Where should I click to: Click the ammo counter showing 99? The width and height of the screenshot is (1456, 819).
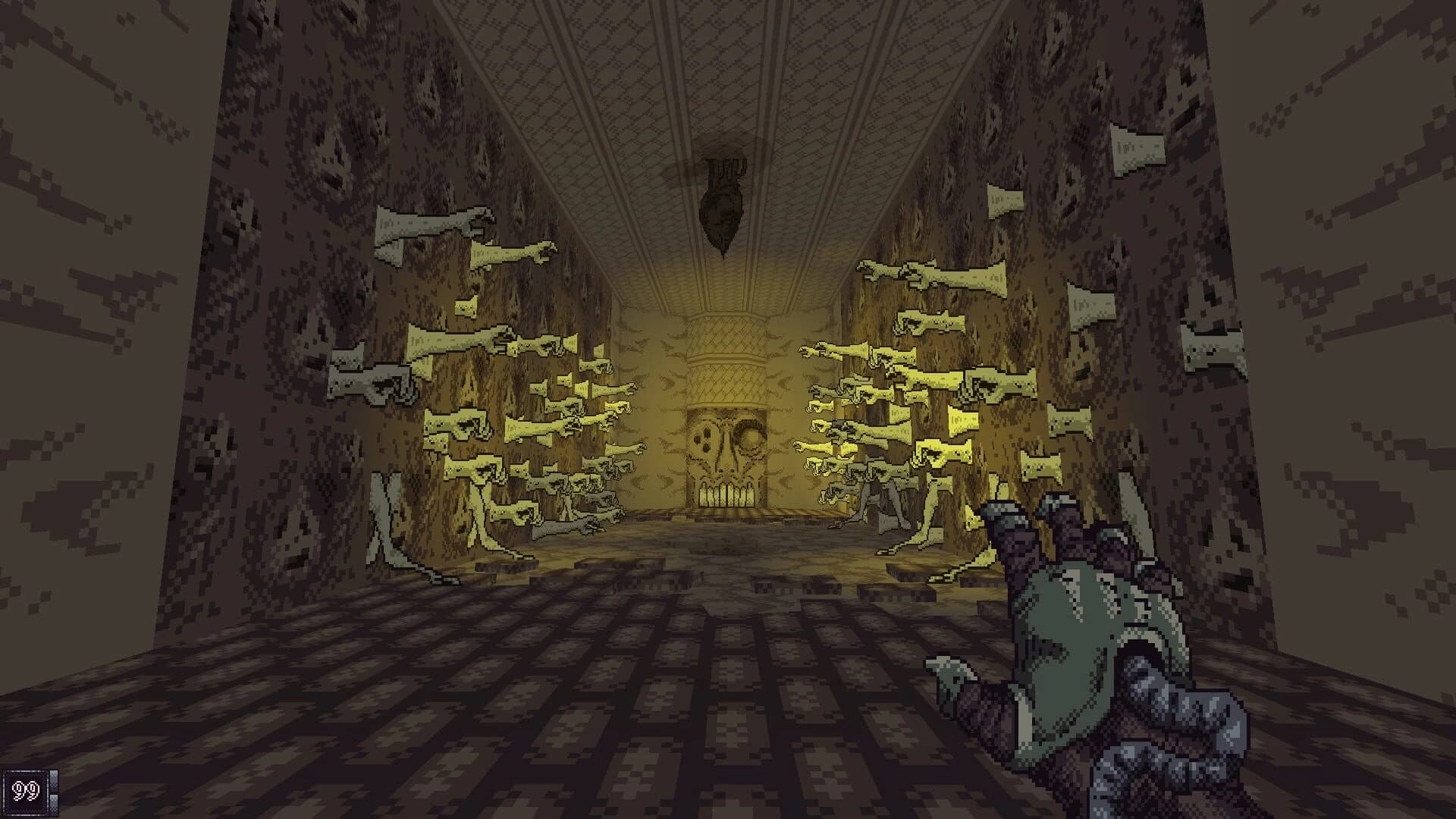click(x=25, y=790)
